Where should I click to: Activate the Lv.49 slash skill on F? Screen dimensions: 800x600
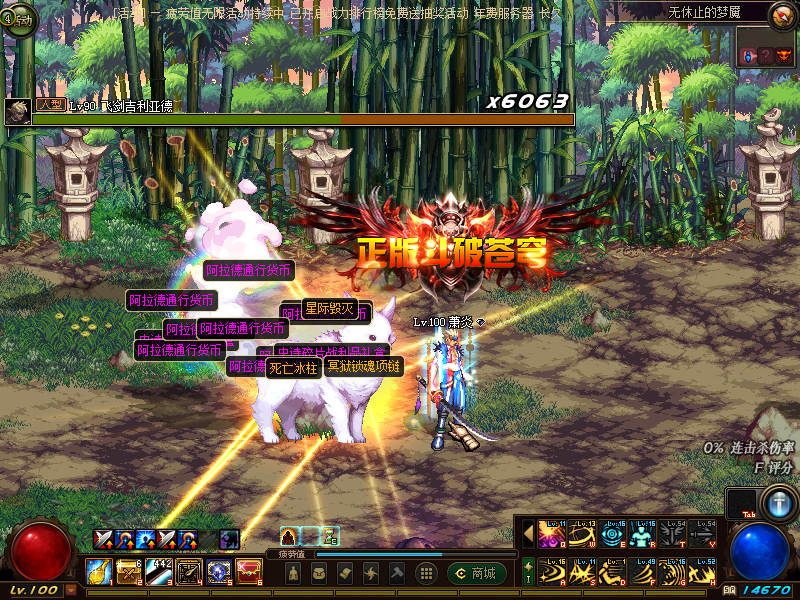644,572
